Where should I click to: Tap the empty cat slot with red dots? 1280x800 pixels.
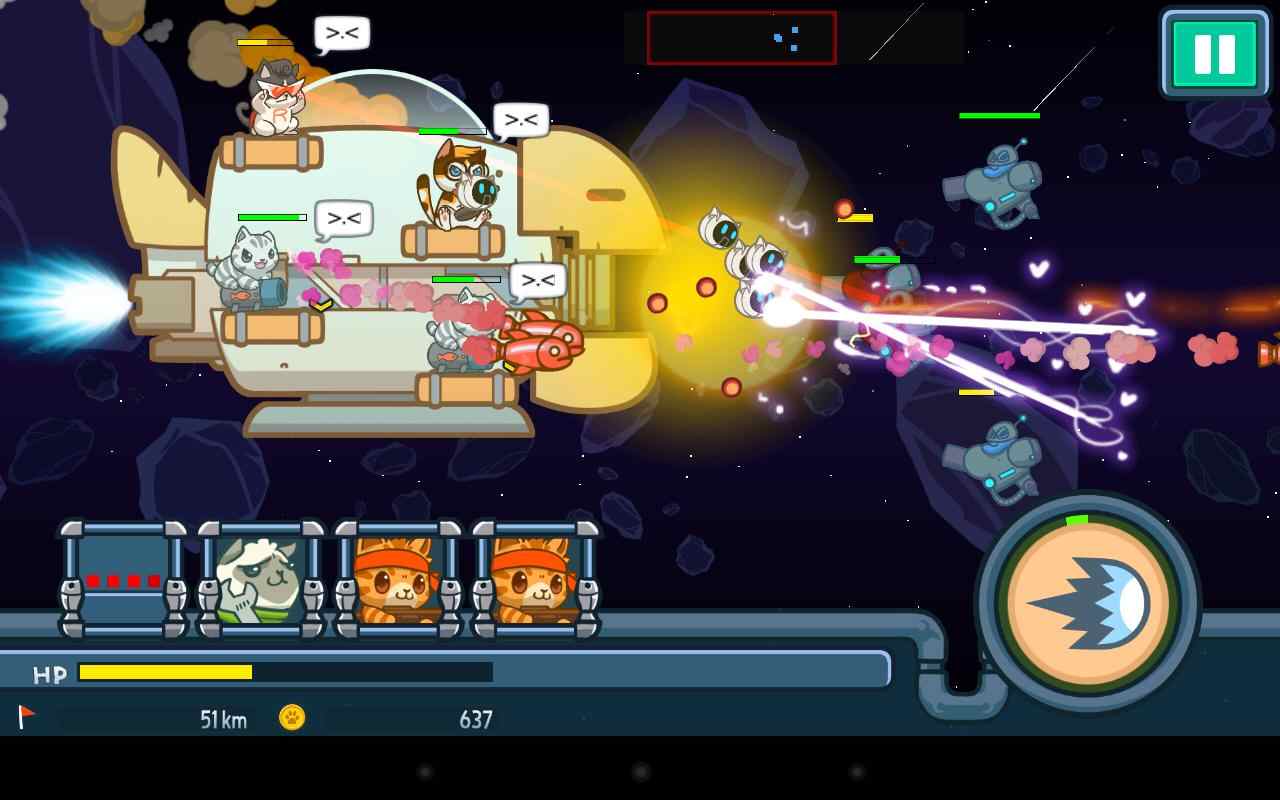coord(125,580)
